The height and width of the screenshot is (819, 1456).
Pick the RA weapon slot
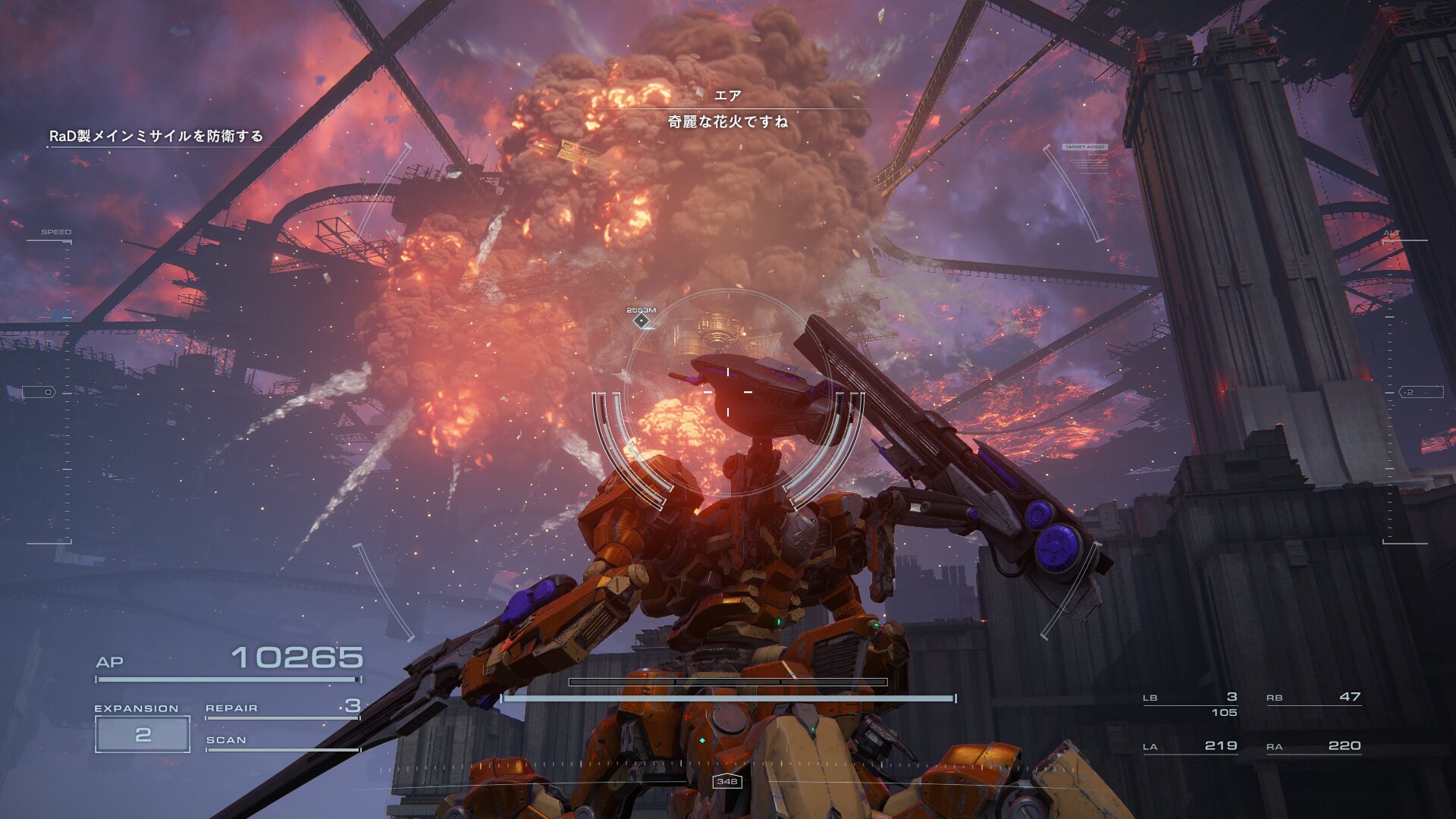pos(1313,747)
